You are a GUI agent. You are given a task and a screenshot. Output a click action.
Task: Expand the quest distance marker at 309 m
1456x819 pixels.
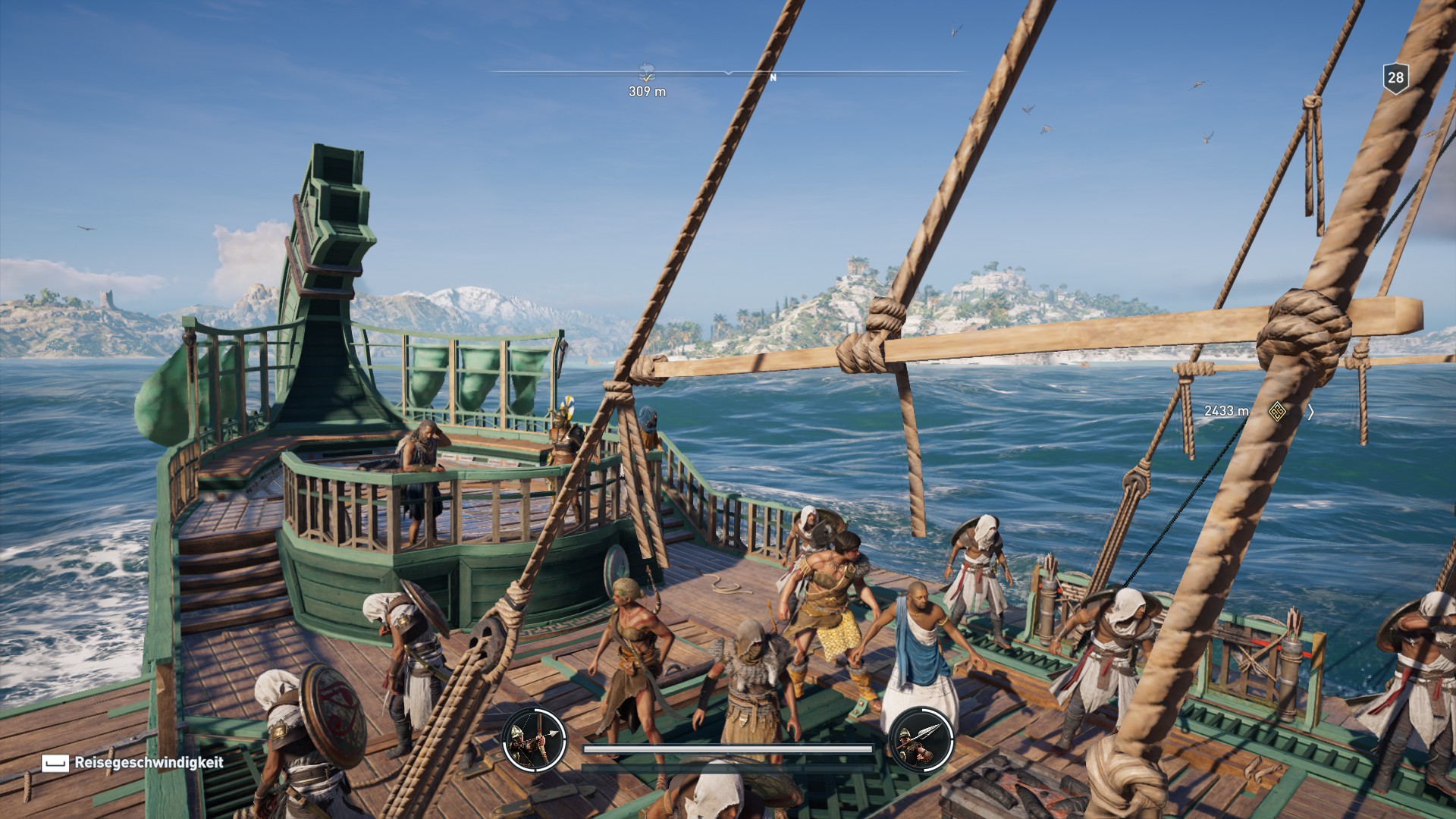(x=646, y=92)
